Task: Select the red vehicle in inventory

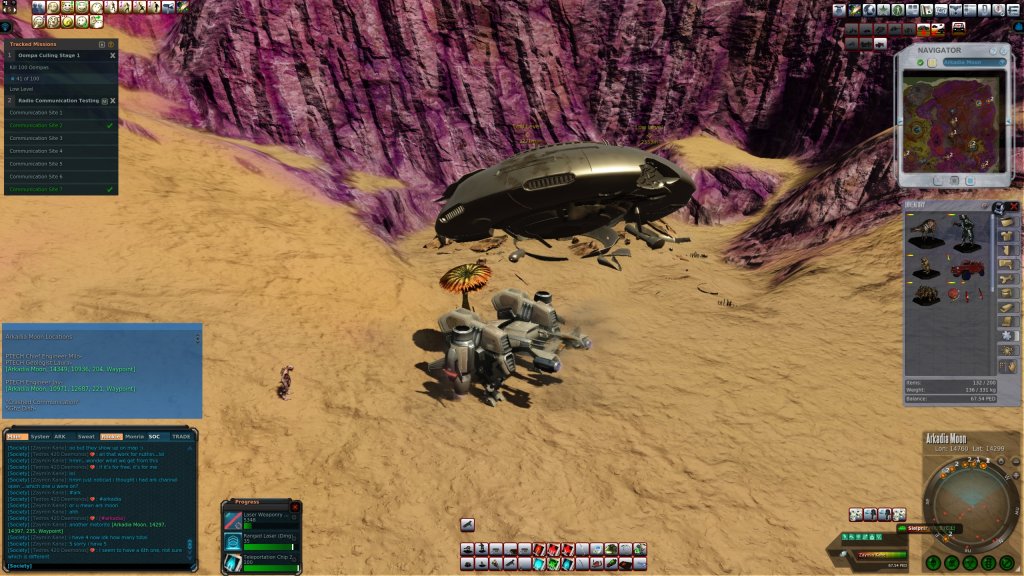Action: 968,267
